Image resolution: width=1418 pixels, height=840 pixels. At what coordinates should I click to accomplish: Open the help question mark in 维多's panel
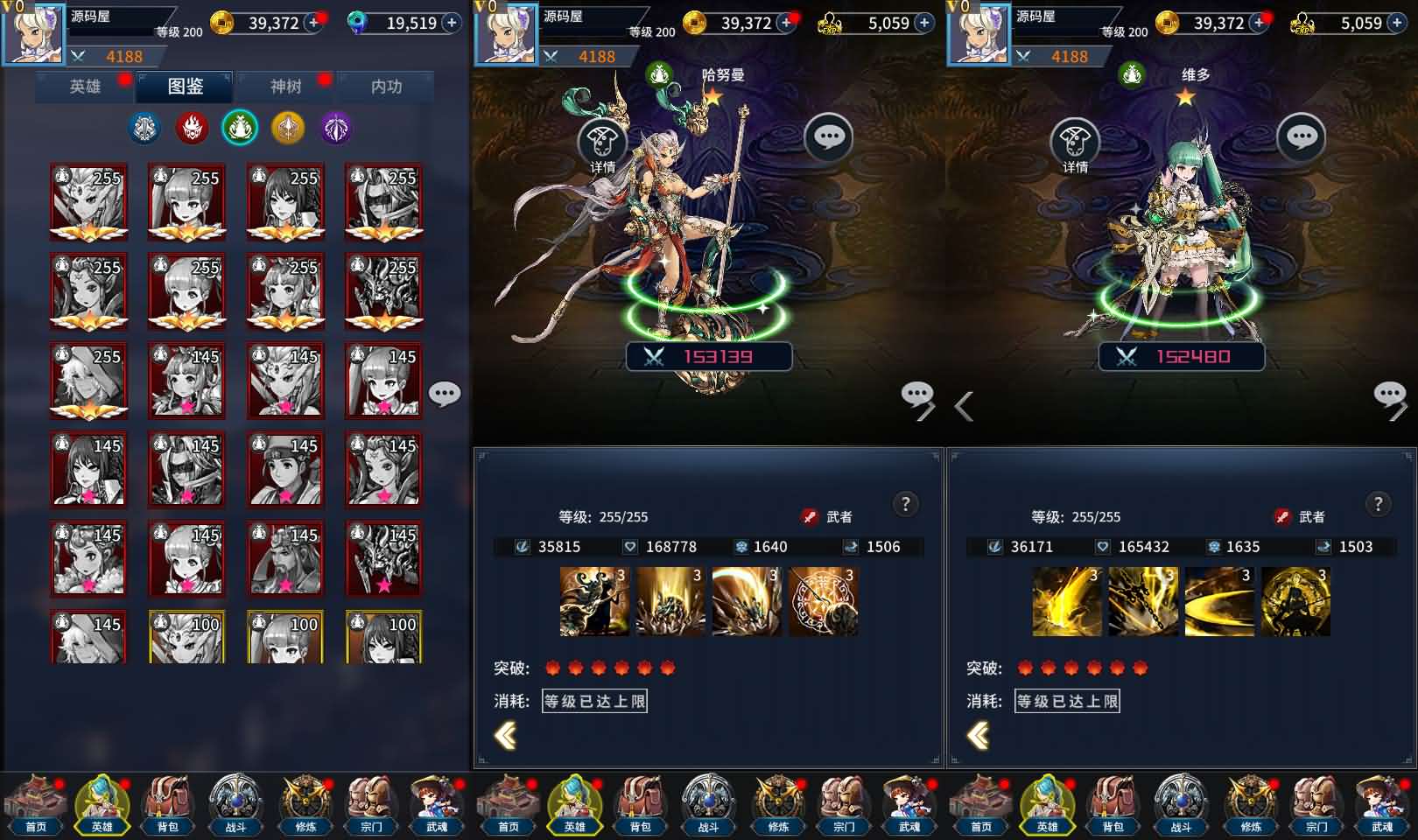tap(1379, 504)
